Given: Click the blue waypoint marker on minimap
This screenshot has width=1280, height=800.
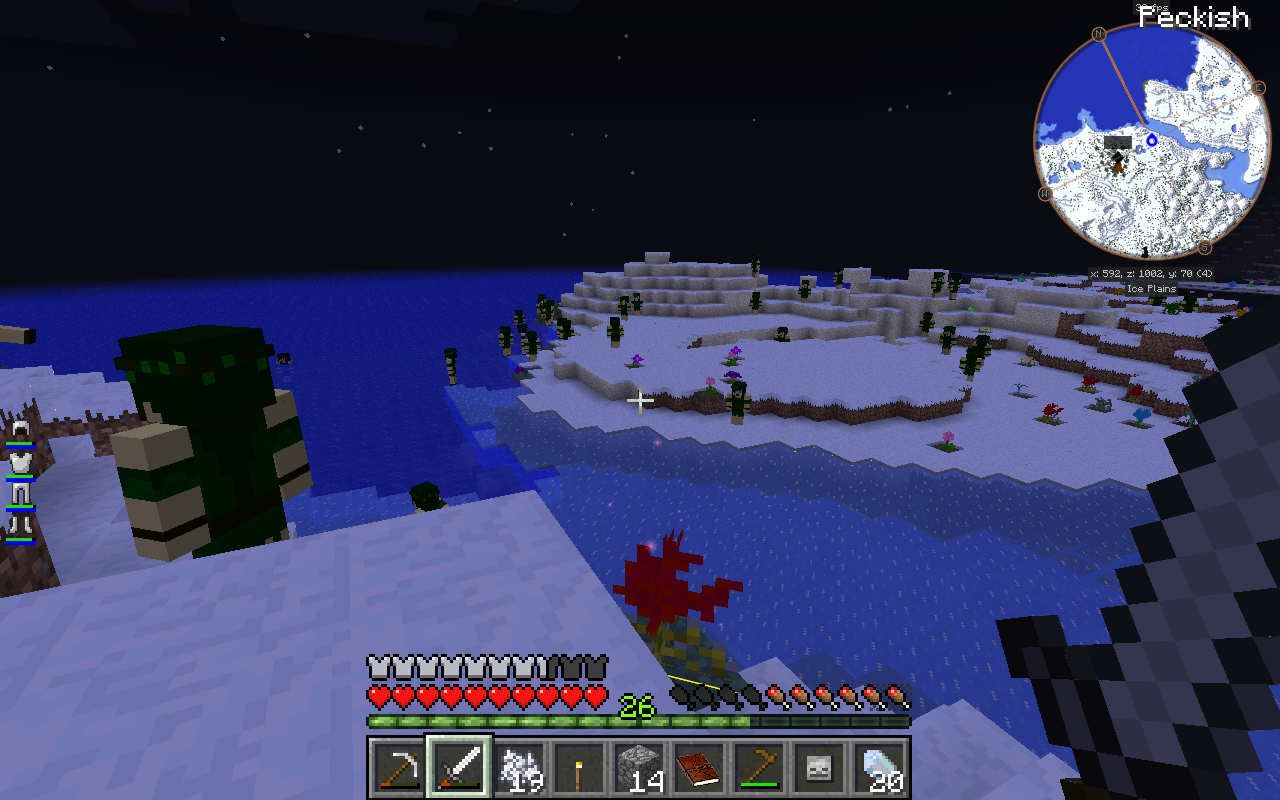Looking at the screenshot, I should pyautogui.click(x=1151, y=141).
